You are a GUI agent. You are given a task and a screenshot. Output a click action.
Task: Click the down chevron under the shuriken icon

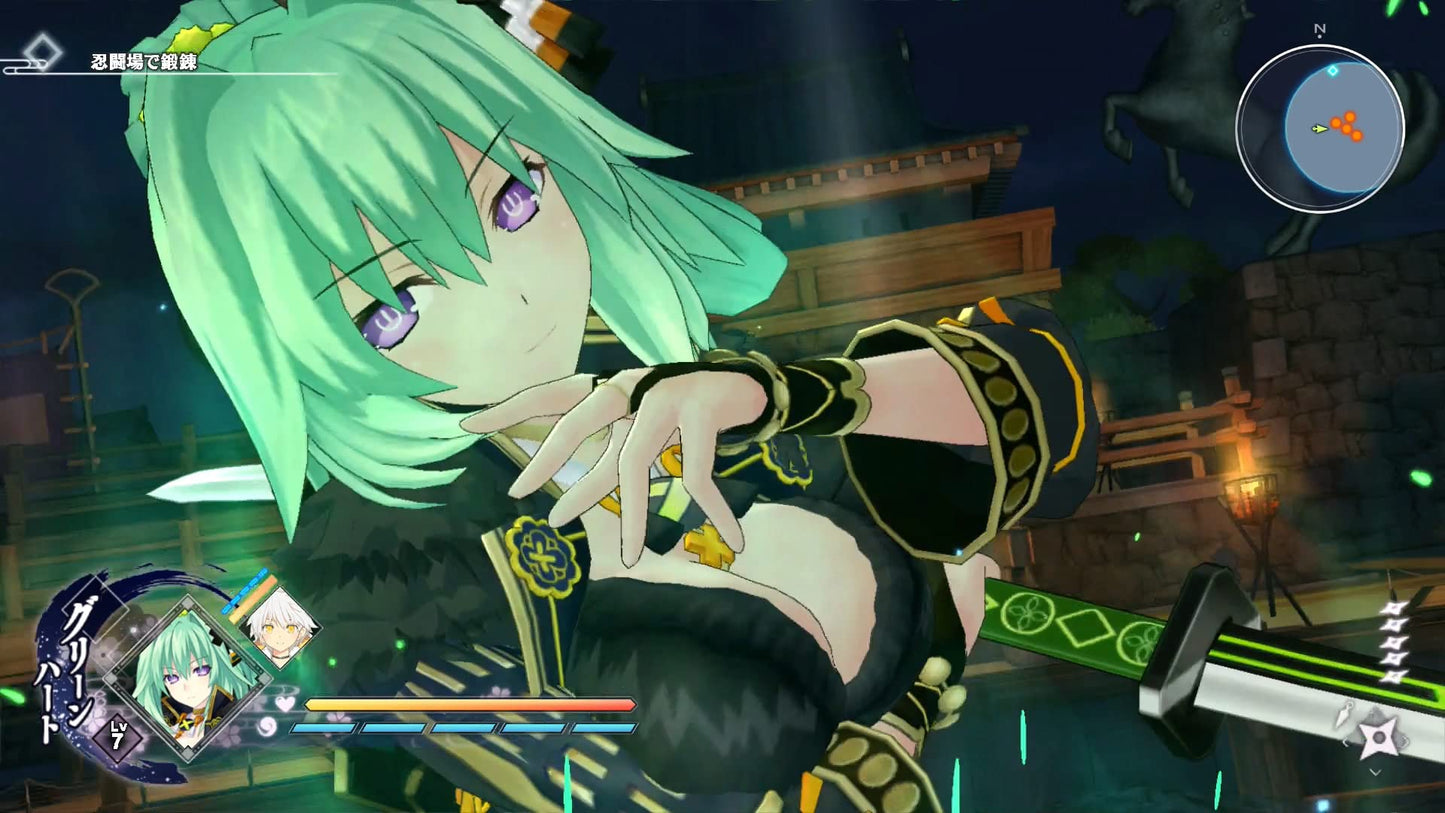pyautogui.click(x=1375, y=772)
